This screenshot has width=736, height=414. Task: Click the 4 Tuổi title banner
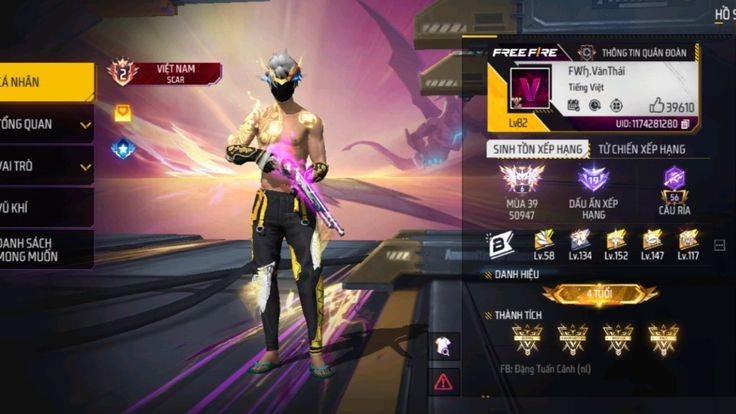600,294
